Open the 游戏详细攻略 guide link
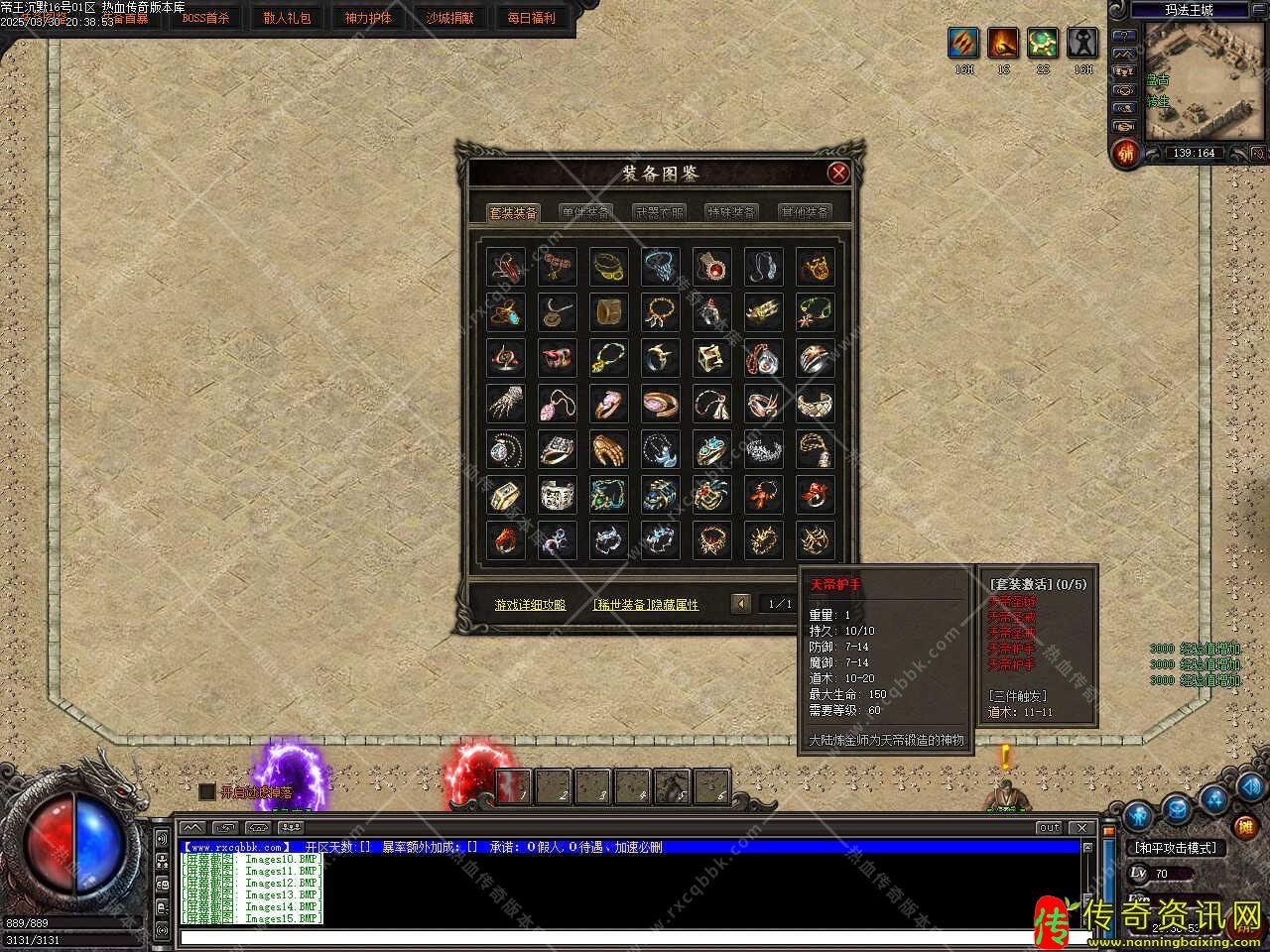The height and width of the screenshot is (952, 1270). [x=531, y=604]
